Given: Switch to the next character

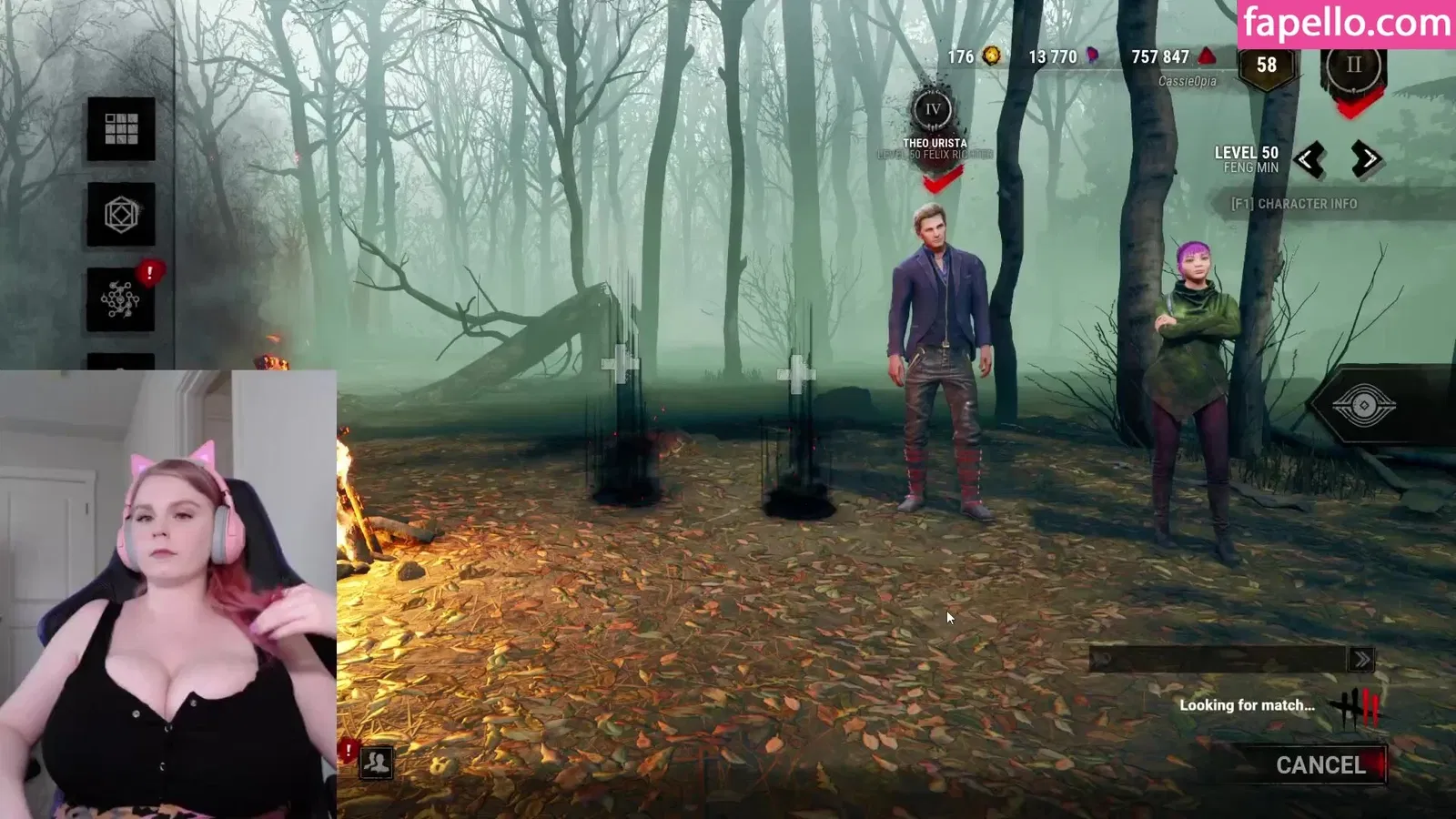Looking at the screenshot, I should pos(1366,160).
